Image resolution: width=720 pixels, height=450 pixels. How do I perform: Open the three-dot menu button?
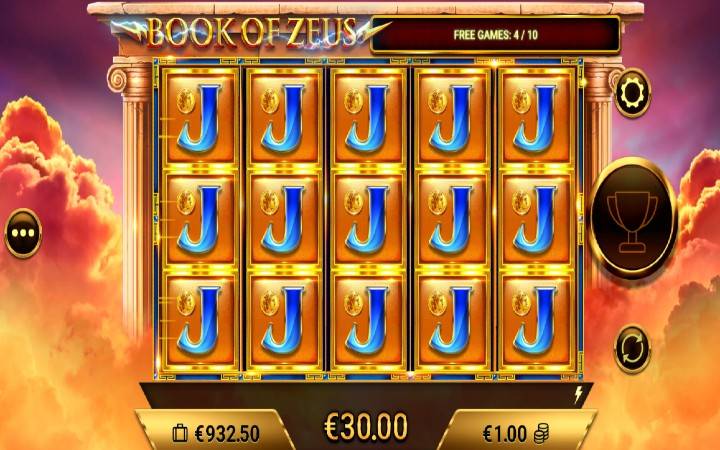pos(23,233)
